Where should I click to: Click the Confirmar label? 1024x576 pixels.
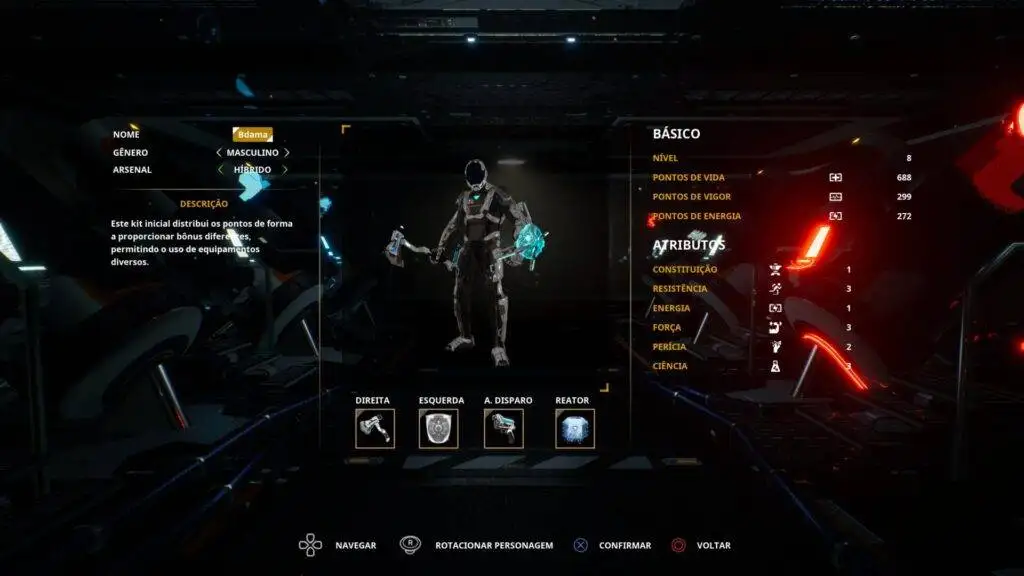624,546
